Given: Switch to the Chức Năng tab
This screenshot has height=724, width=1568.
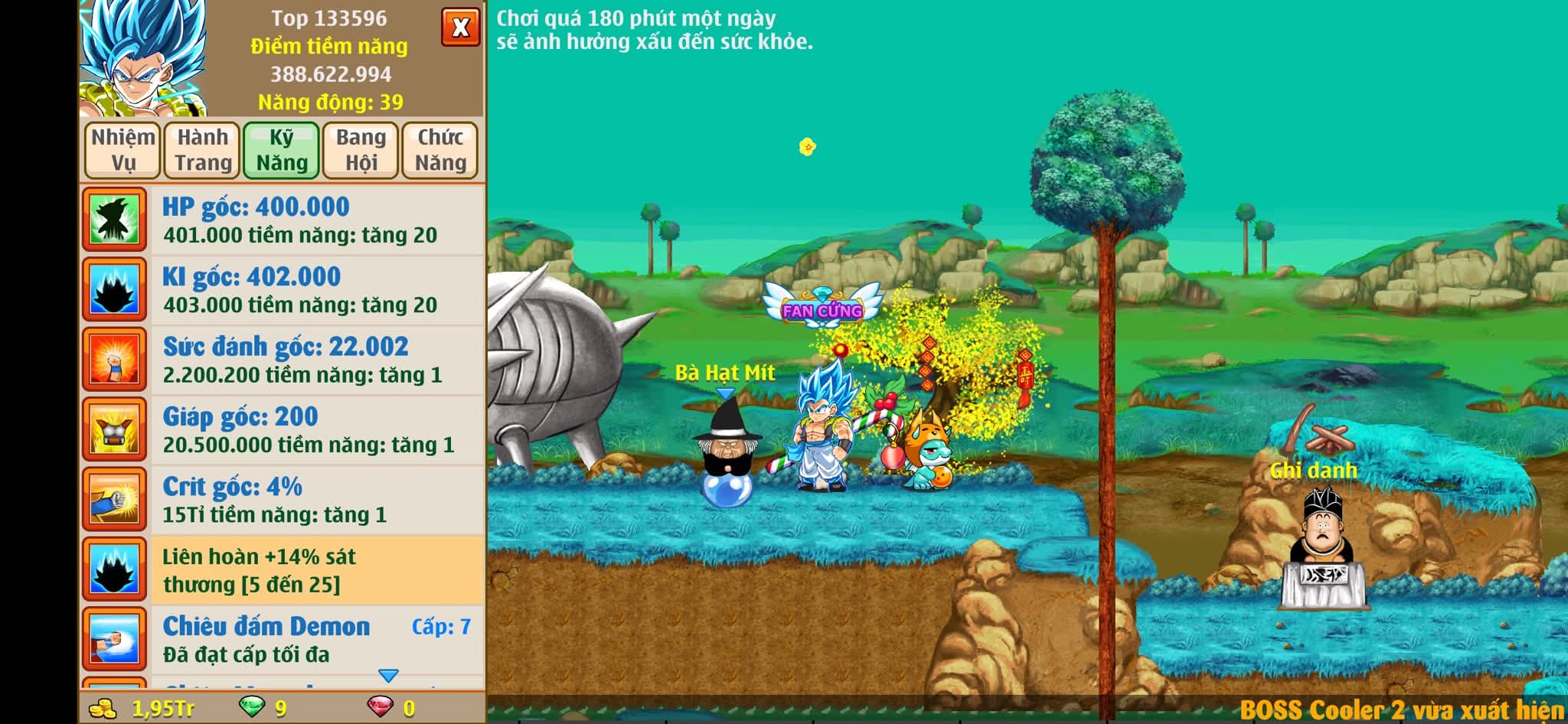Looking at the screenshot, I should (440, 150).
